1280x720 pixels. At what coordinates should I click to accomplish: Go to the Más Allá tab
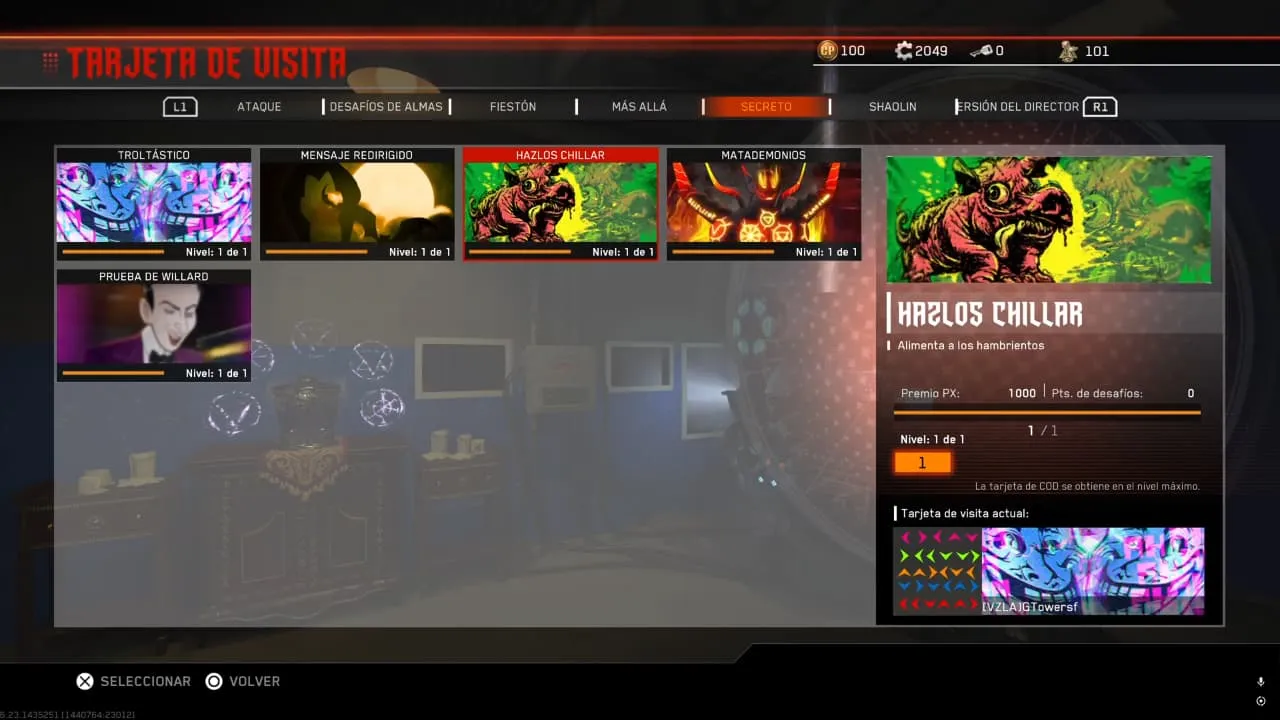coord(639,107)
